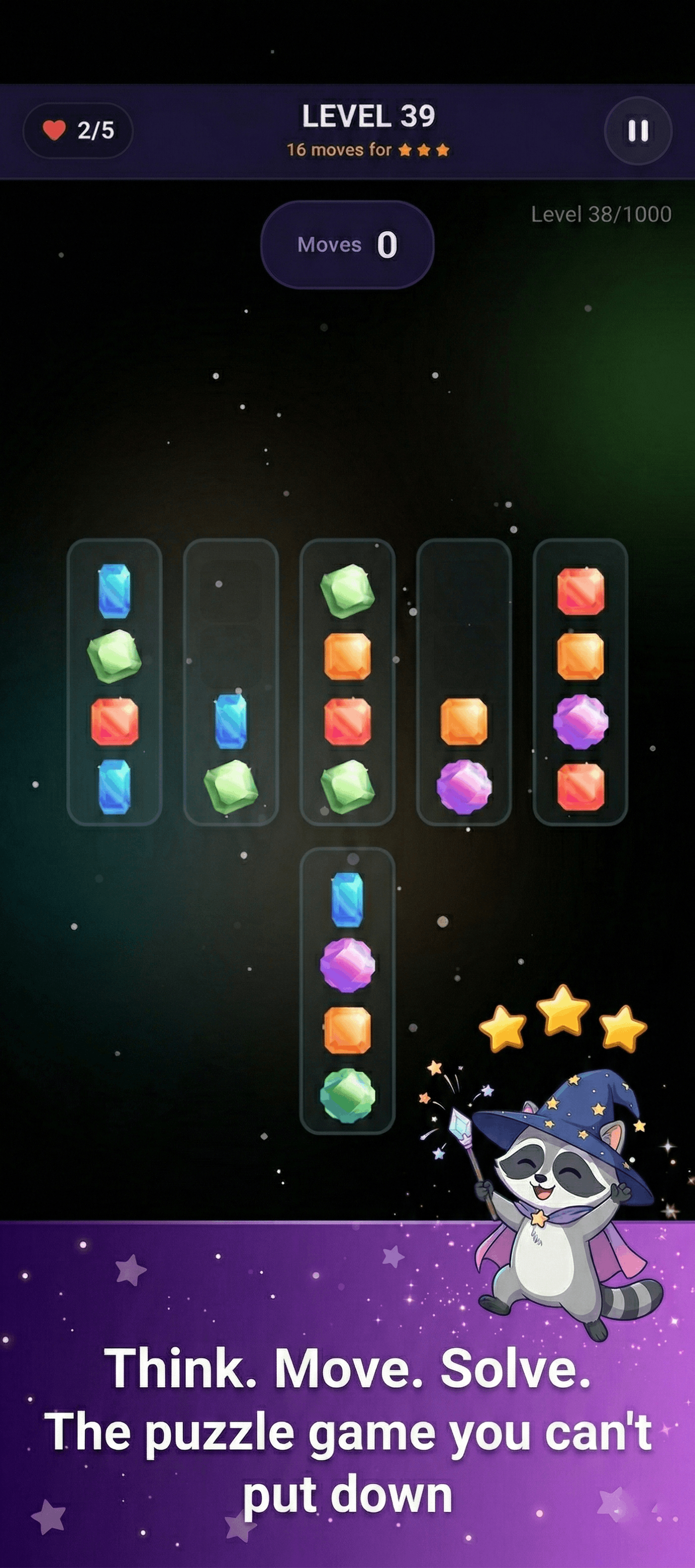This screenshot has width=695, height=1568.
Task: Tap the purple gem in the fourth column
Action: [464, 785]
